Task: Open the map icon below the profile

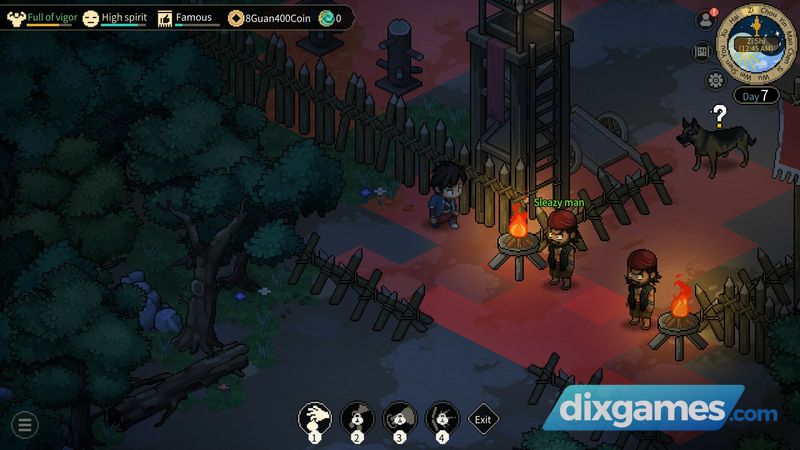Action: (702, 52)
